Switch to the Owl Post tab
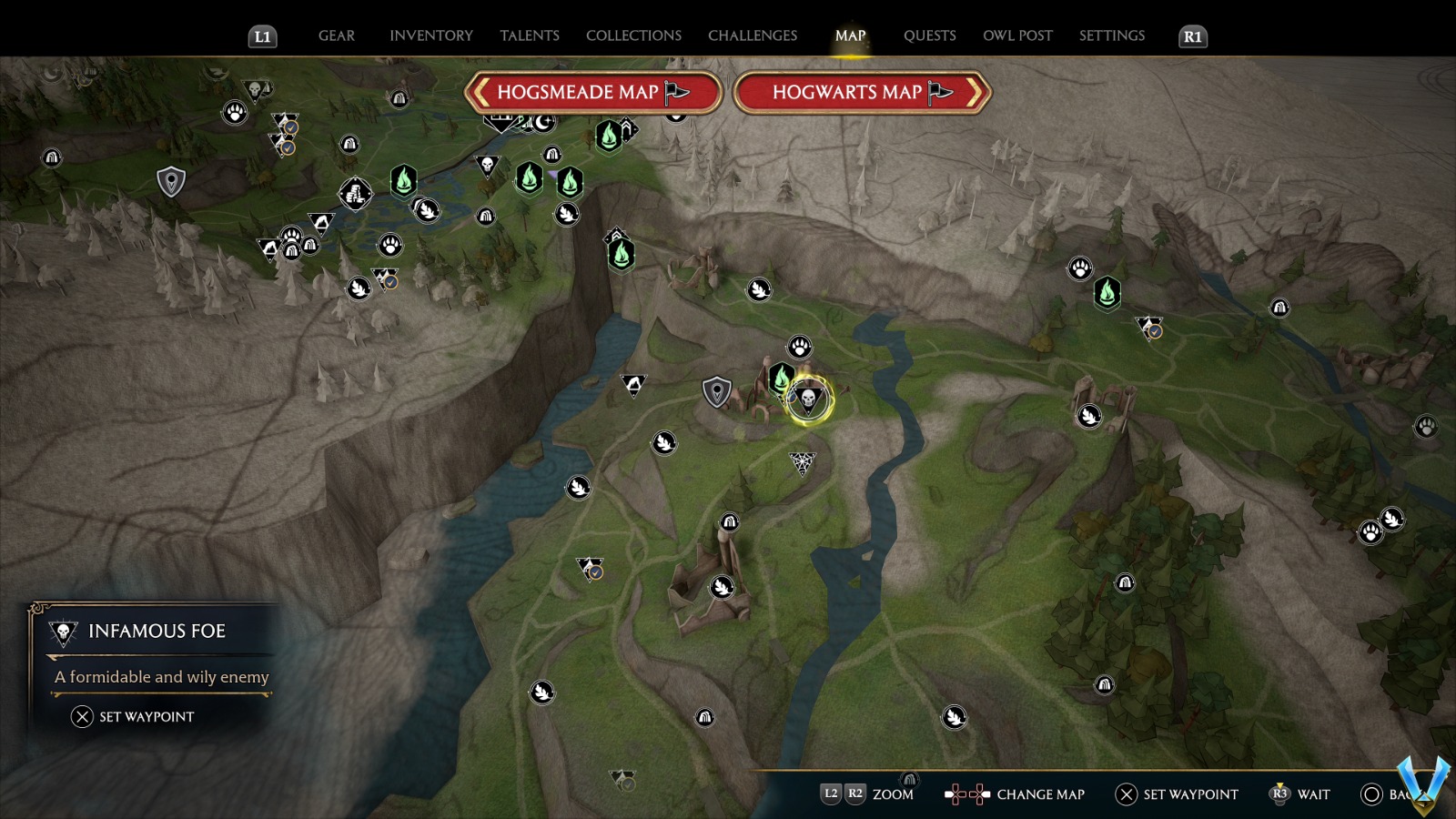 pyautogui.click(x=1016, y=35)
